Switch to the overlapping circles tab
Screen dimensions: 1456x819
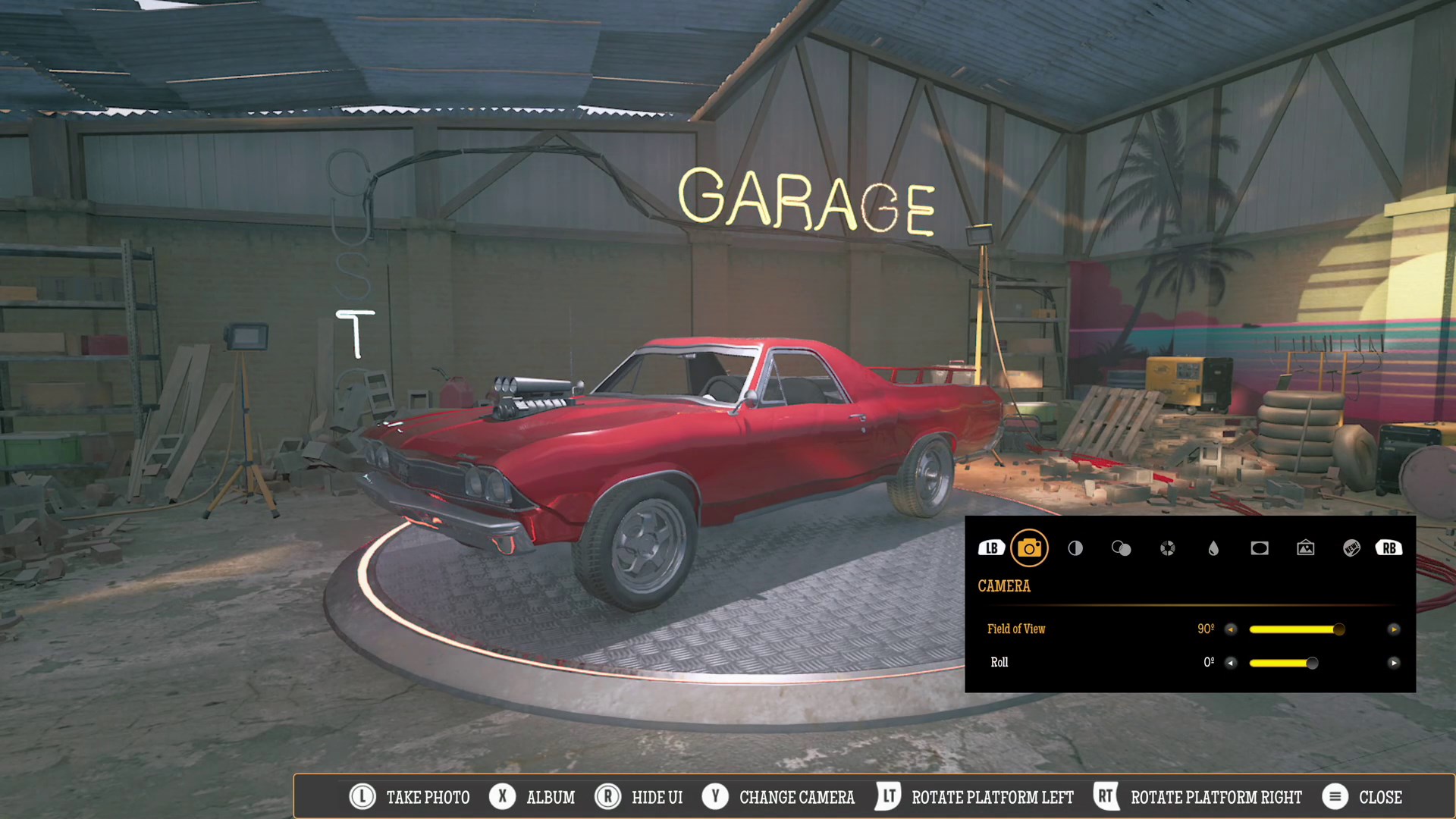(x=1121, y=548)
